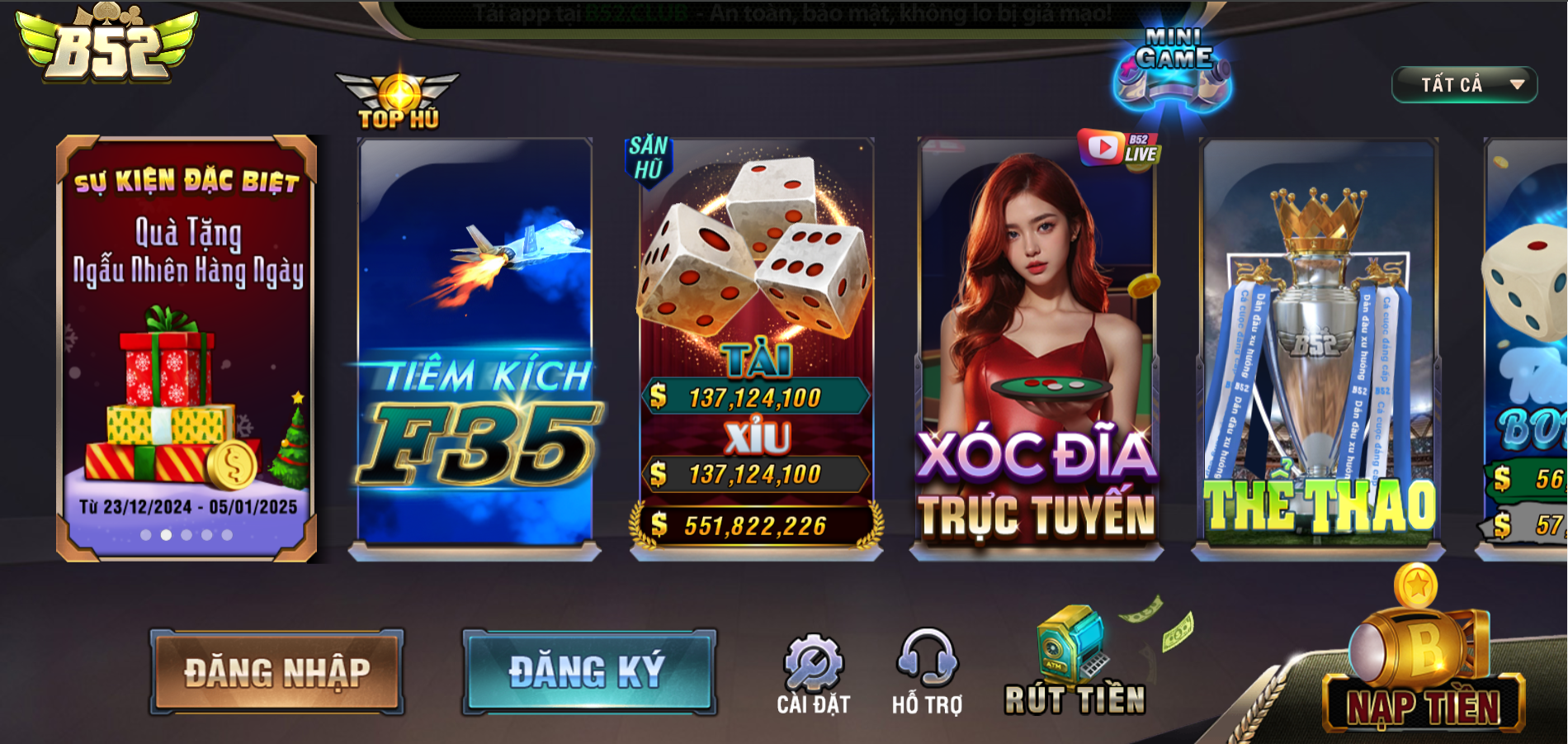1568x744 pixels.
Task: View the Sự Kiện Đặc Biệt event banner
Action: click(187, 347)
